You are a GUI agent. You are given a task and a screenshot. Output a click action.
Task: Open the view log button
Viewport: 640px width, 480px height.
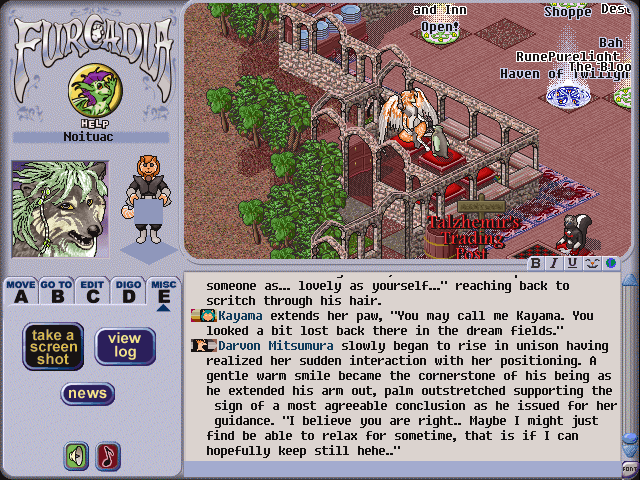(x=125, y=346)
